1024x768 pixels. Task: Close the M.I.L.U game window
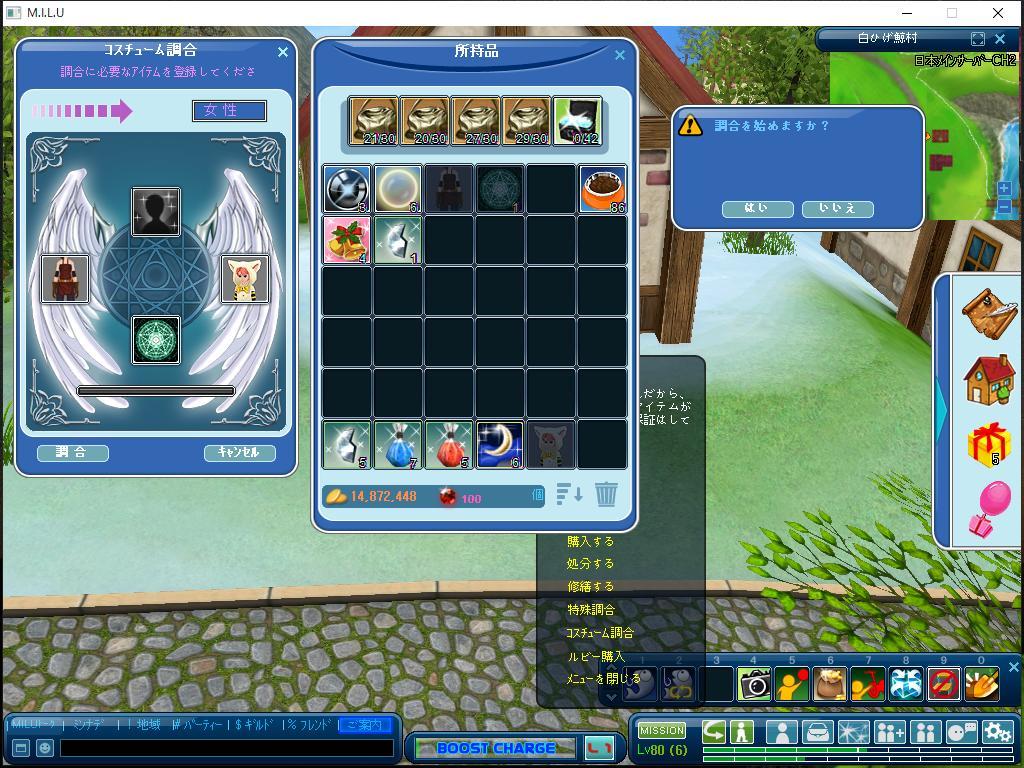point(997,13)
